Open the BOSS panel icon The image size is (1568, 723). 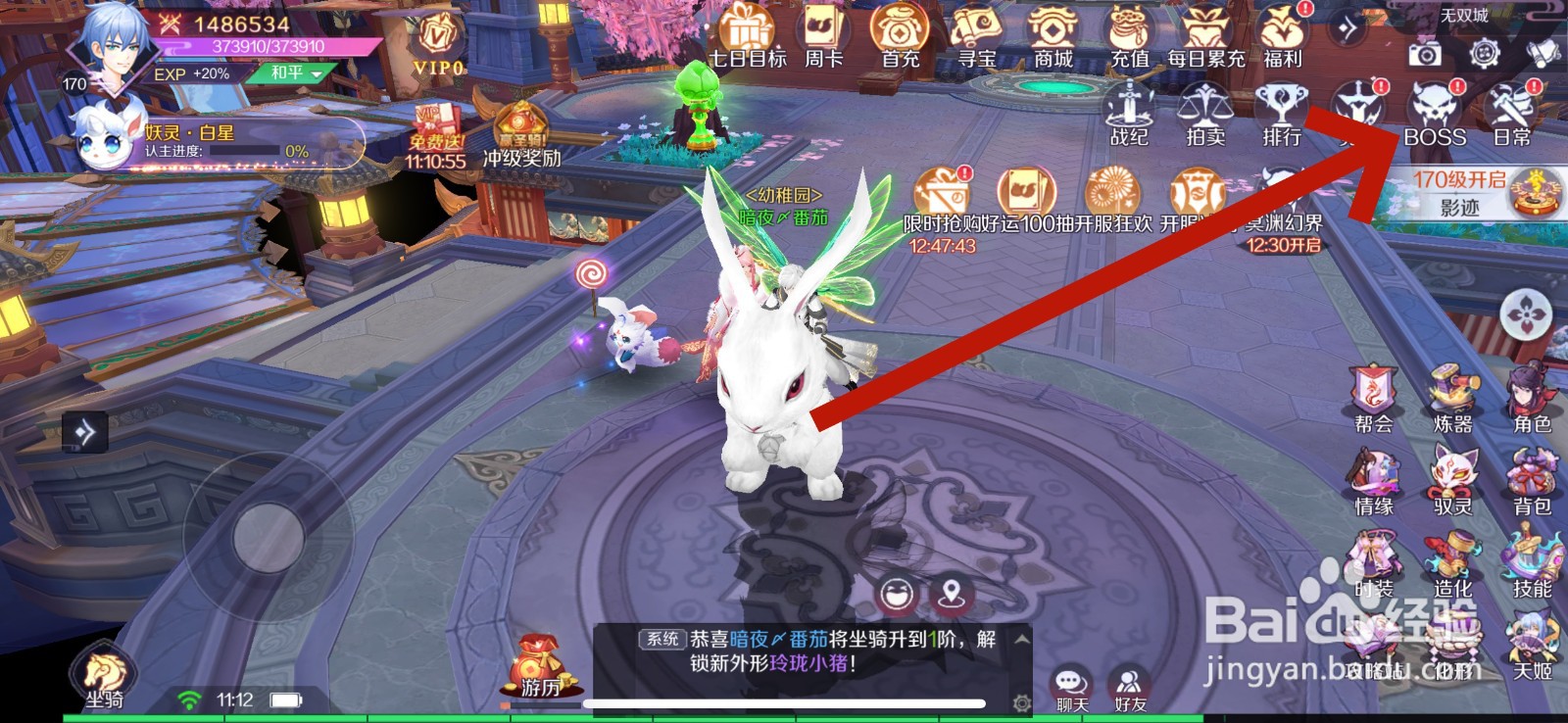pyautogui.click(x=1435, y=113)
